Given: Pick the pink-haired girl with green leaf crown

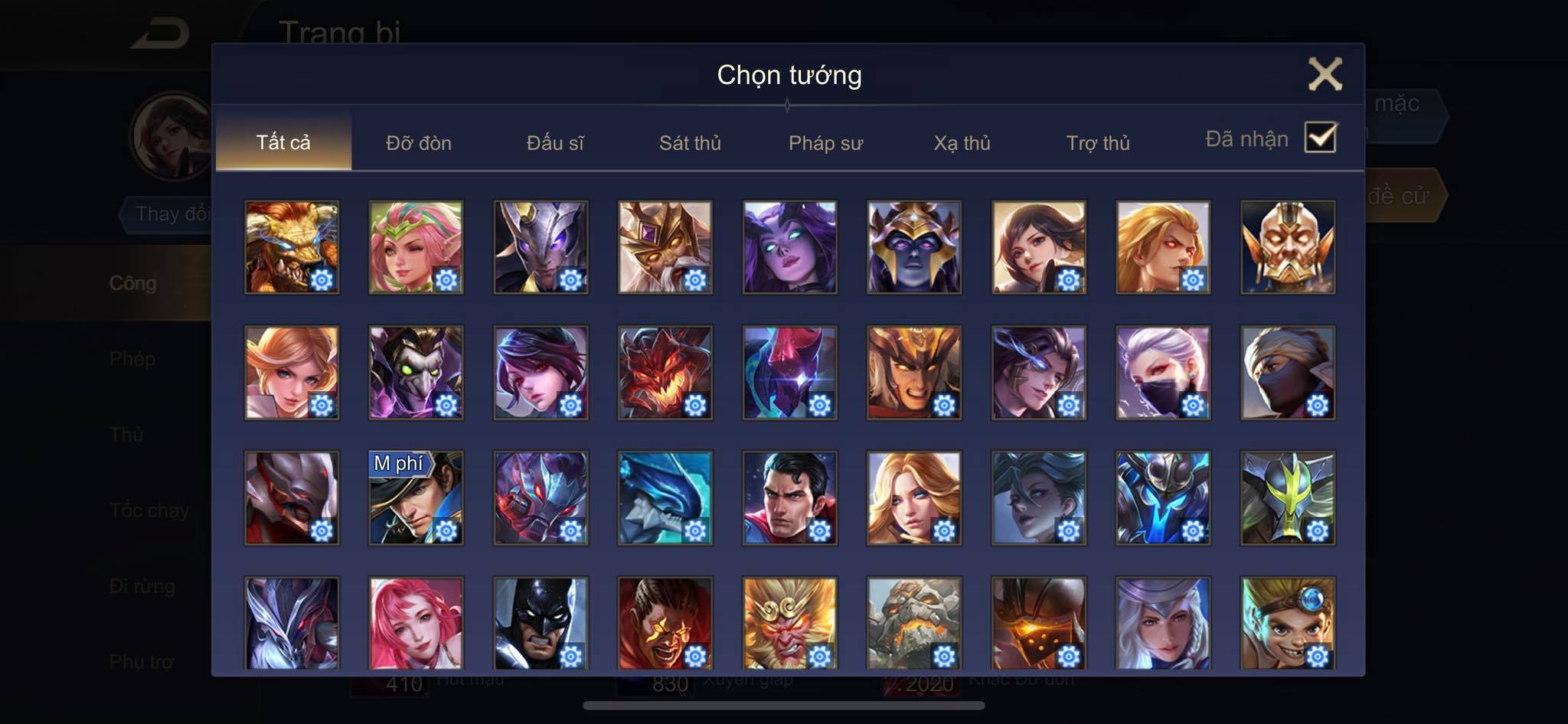Looking at the screenshot, I should 416,247.
